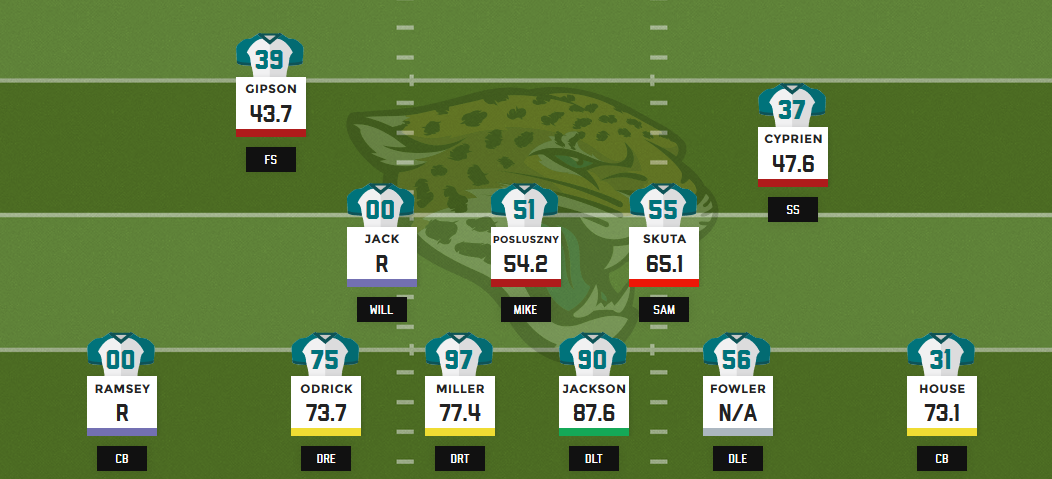Select the Gipson free safety card
This screenshot has width=1052, height=479.
pyautogui.click(x=270, y=104)
